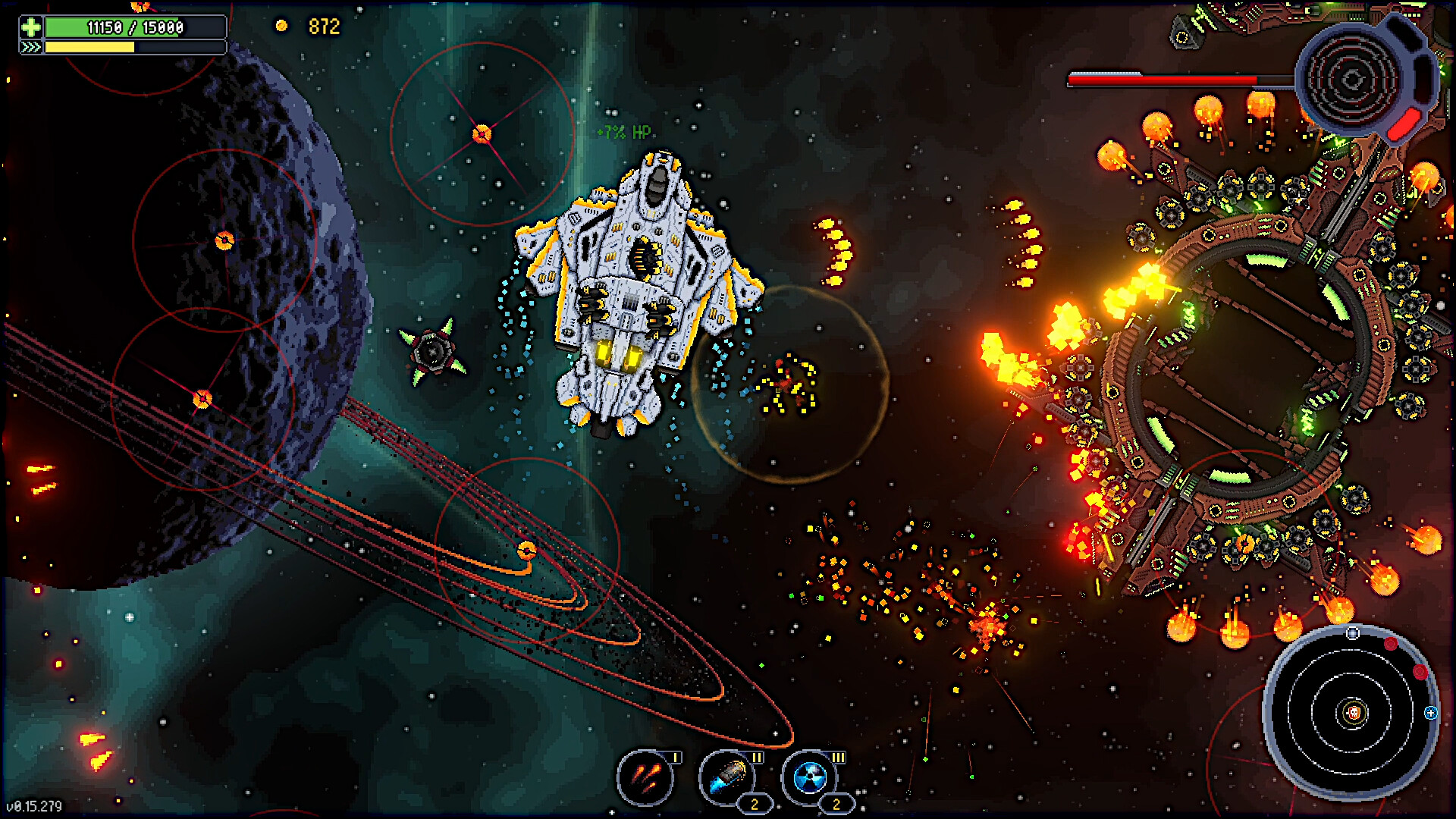Click the boost chevrons icon
The height and width of the screenshot is (819, 1456).
(31, 47)
